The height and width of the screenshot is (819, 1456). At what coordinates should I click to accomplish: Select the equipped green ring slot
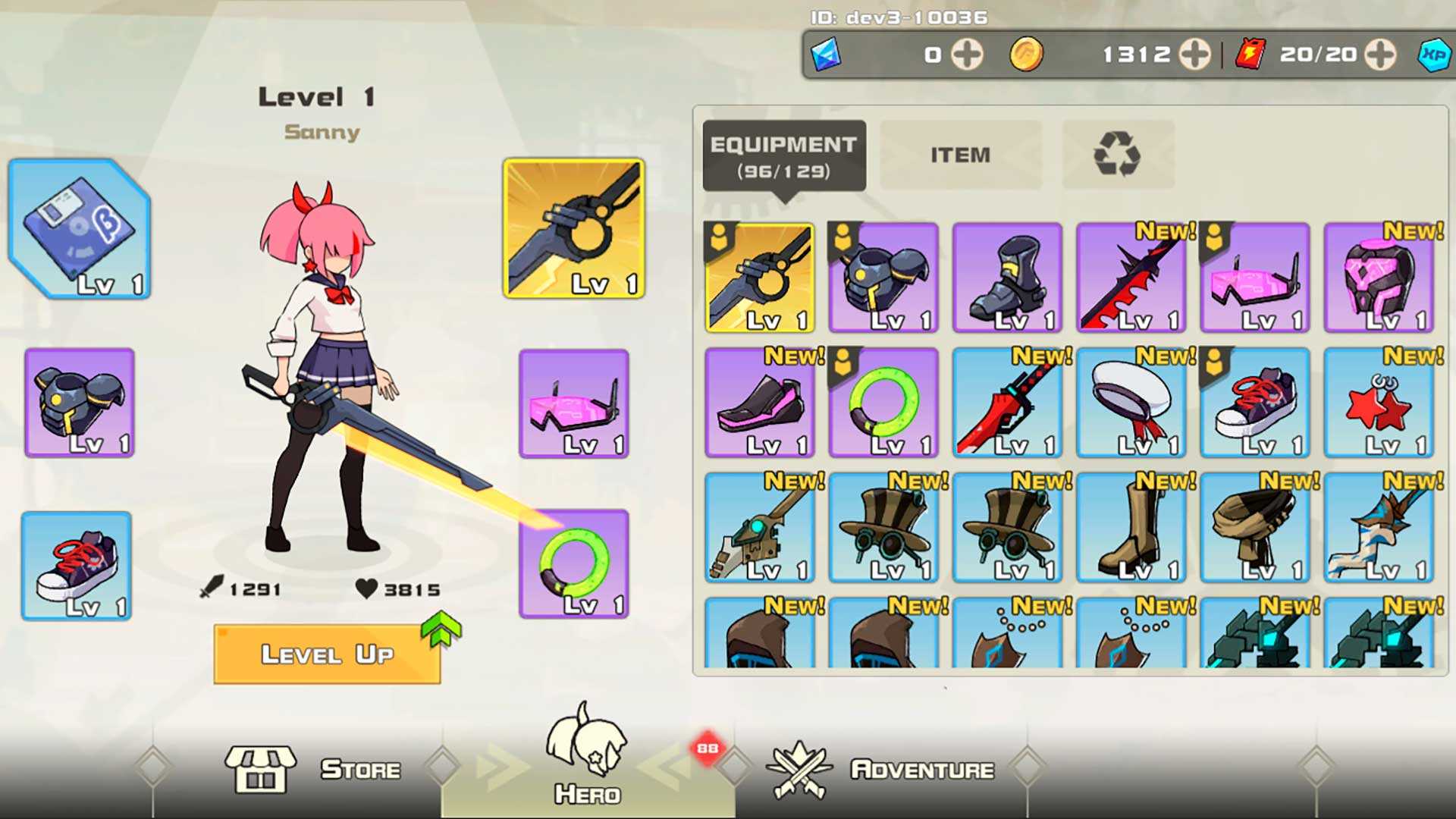click(574, 563)
